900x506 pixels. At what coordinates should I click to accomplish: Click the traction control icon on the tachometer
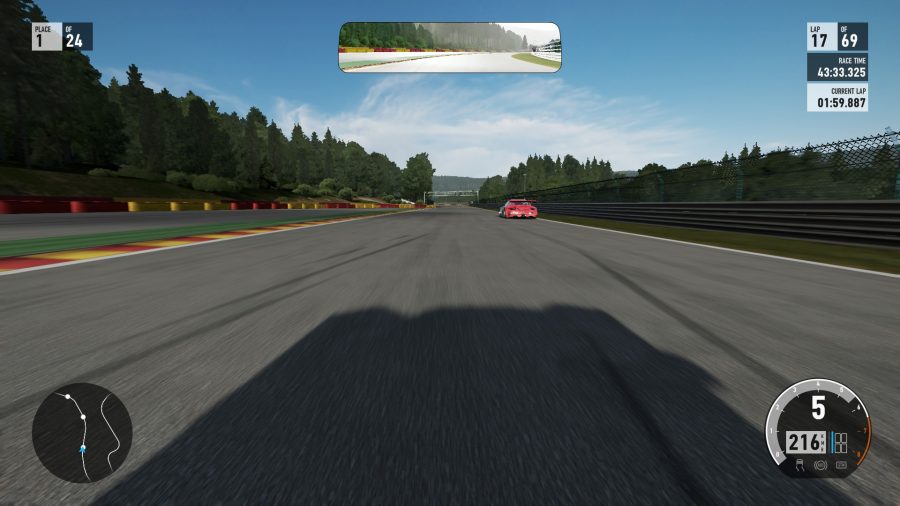[800, 465]
